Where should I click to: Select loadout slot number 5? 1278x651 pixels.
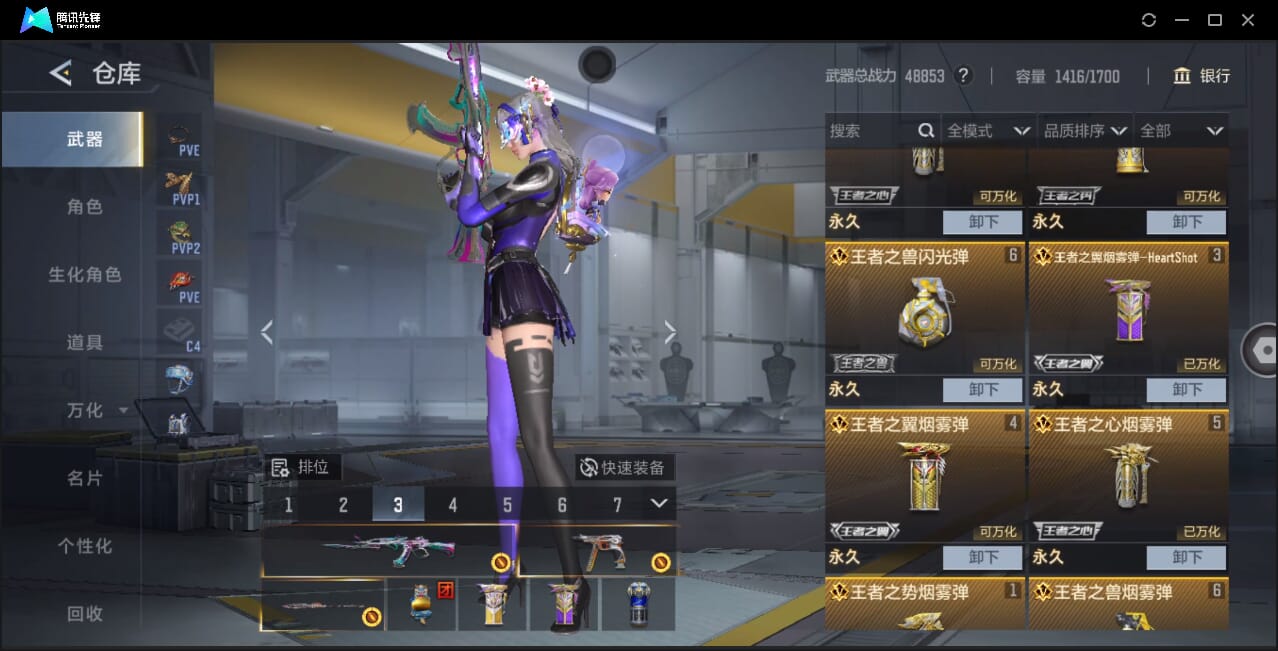[x=507, y=505]
